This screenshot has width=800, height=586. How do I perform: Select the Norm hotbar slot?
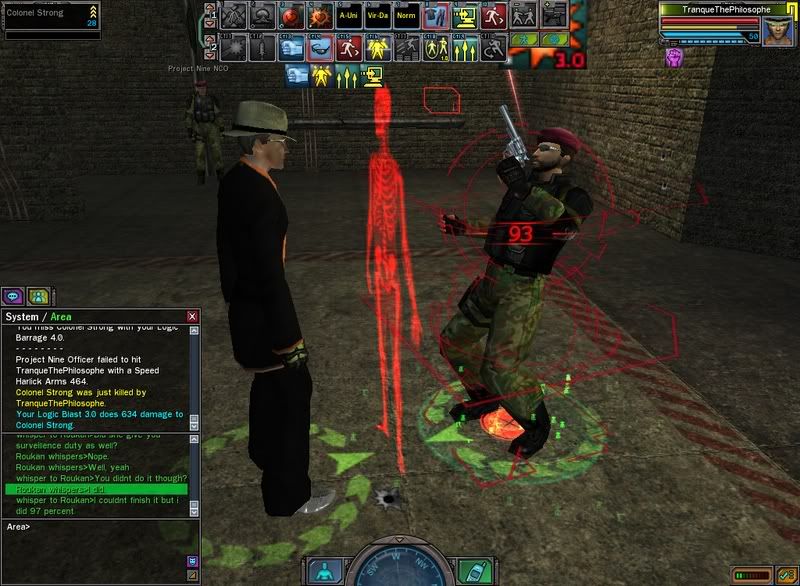(405, 15)
